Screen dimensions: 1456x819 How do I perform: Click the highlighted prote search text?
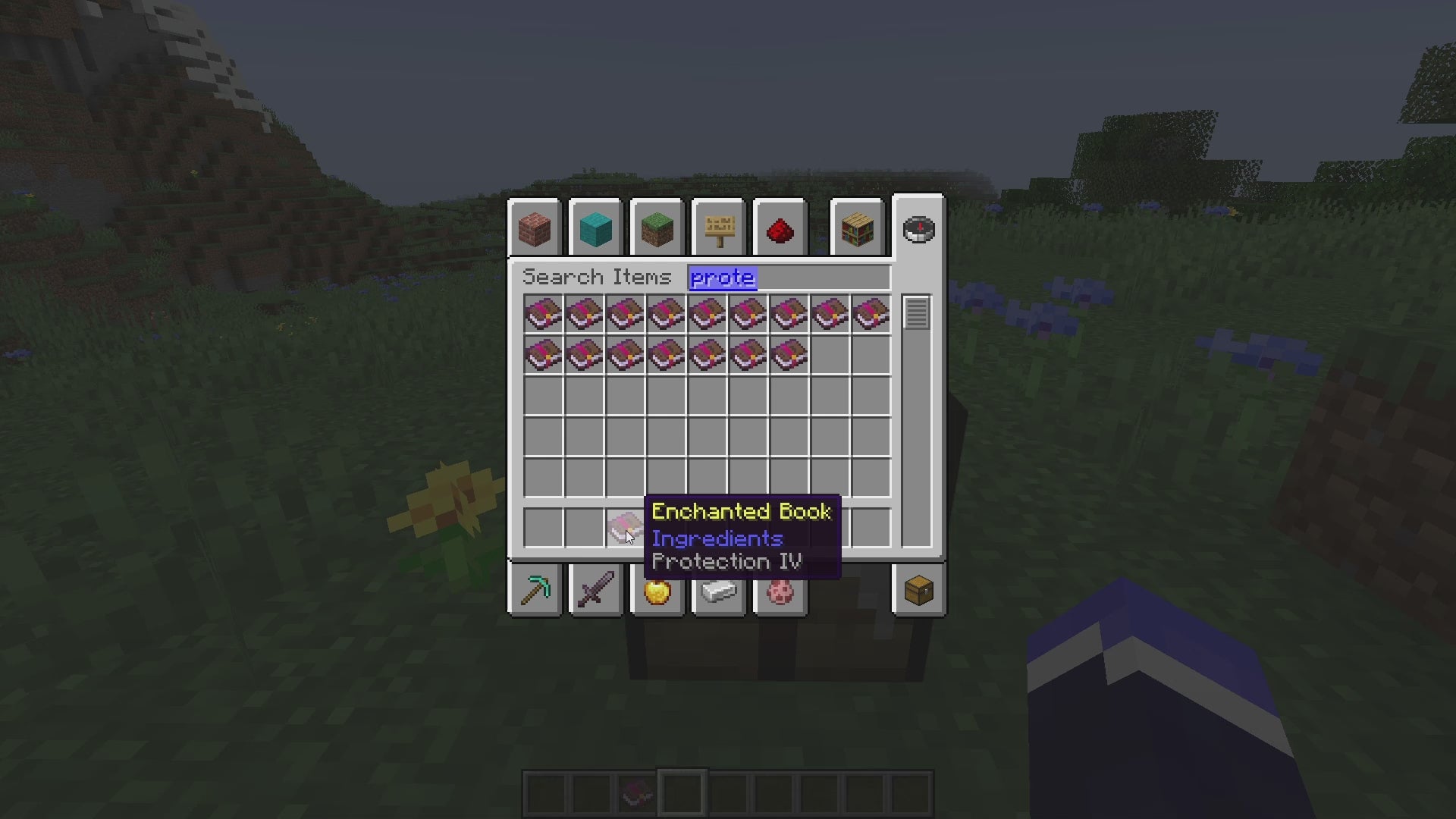(x=722, y=278)
